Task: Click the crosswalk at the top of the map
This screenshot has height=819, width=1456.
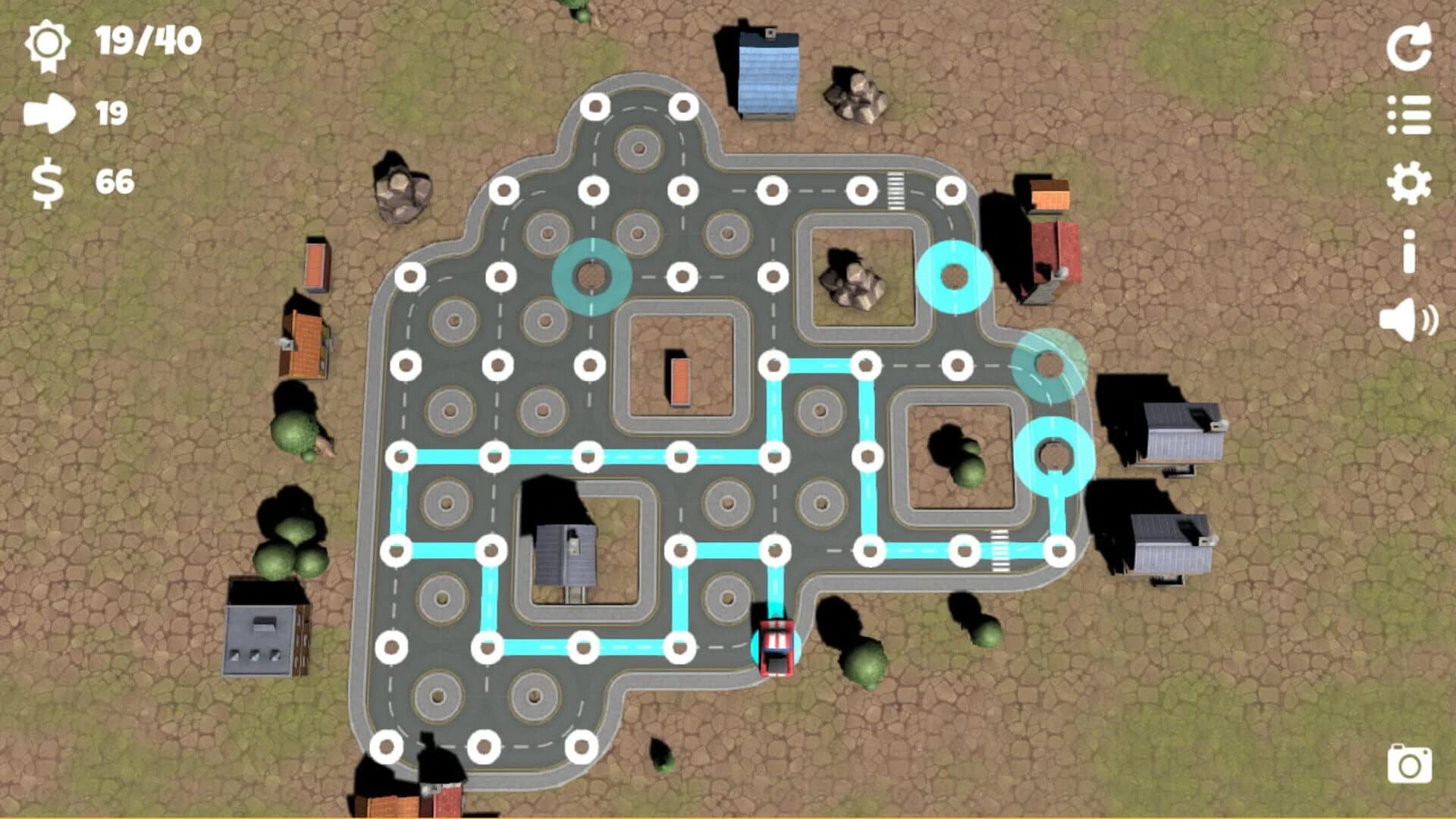Action: pyautogui.click(x=895, y=190)
